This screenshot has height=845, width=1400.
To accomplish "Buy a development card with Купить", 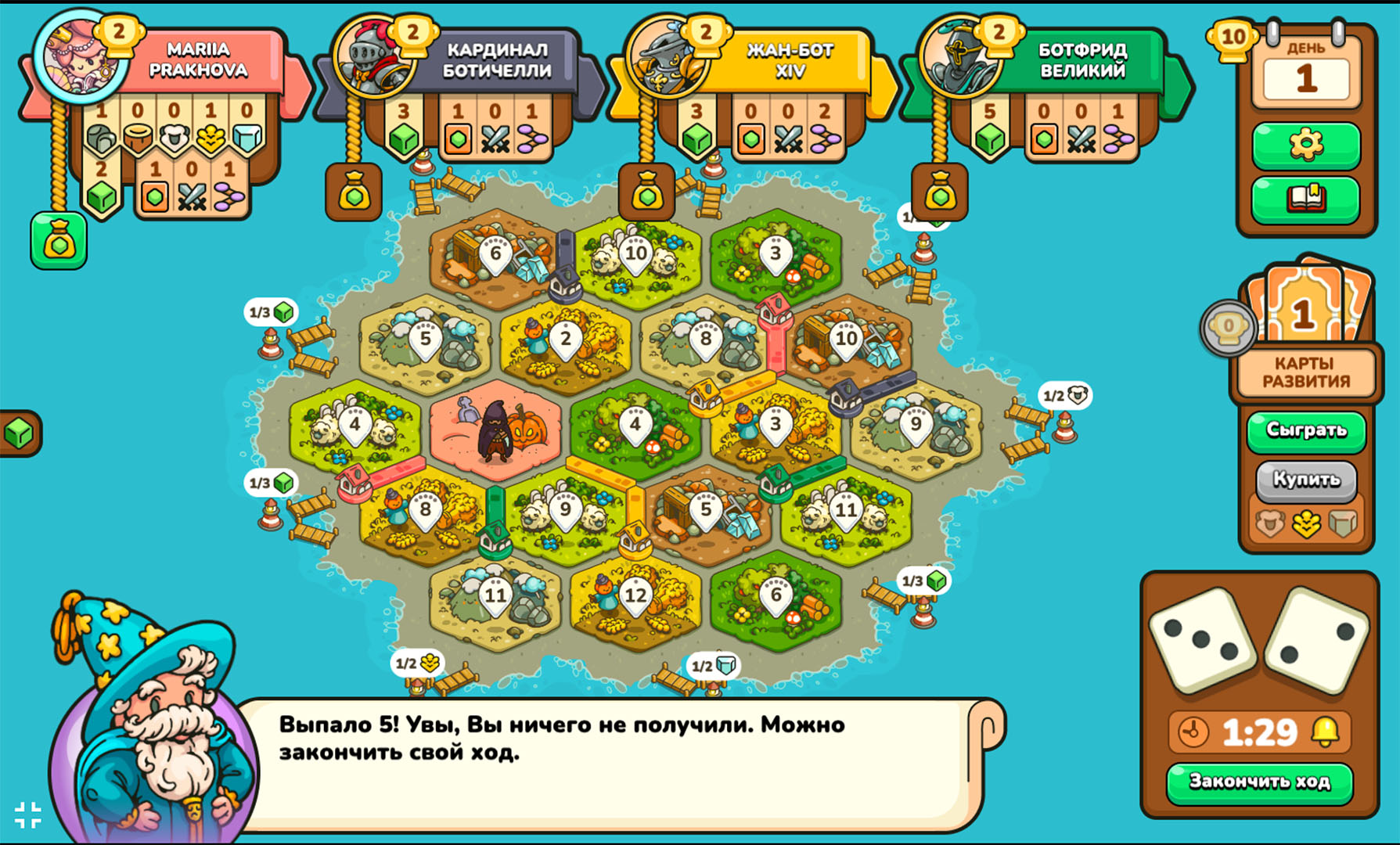I will pos(1305,479).
